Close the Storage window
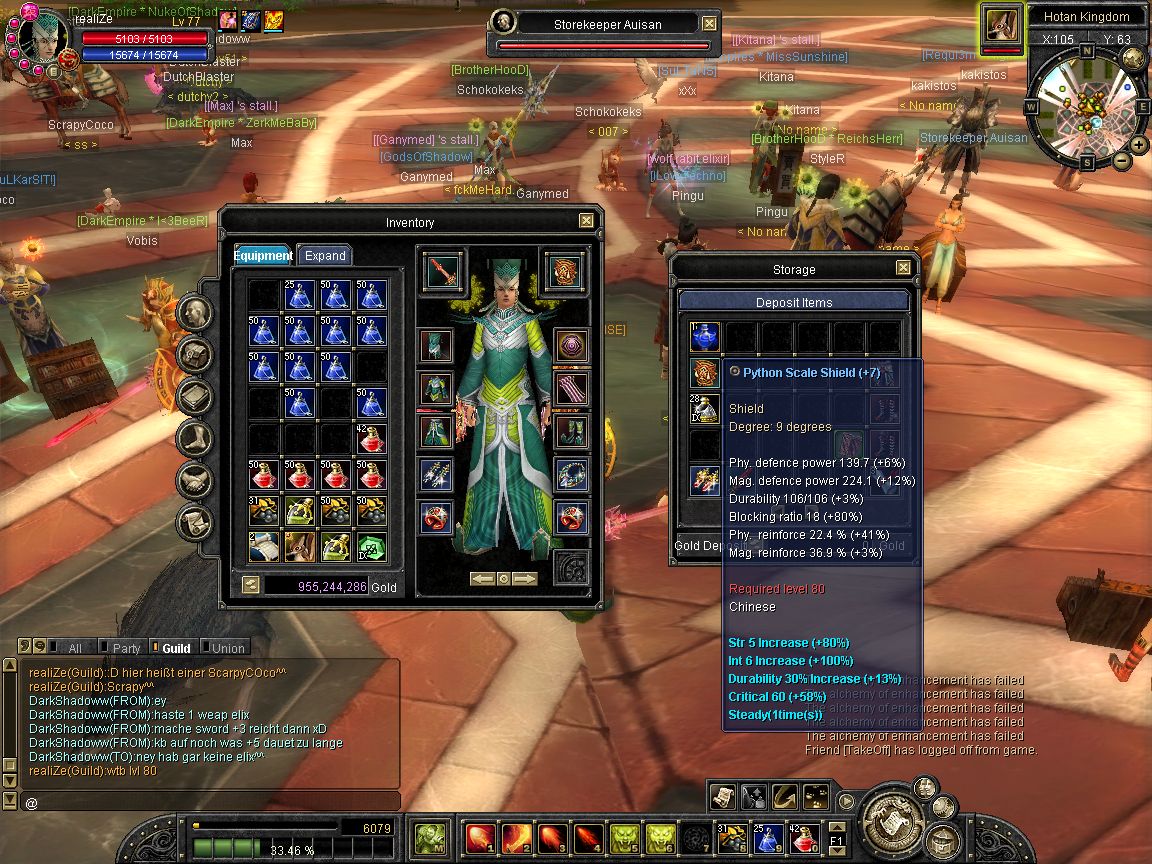 [903, 268]
